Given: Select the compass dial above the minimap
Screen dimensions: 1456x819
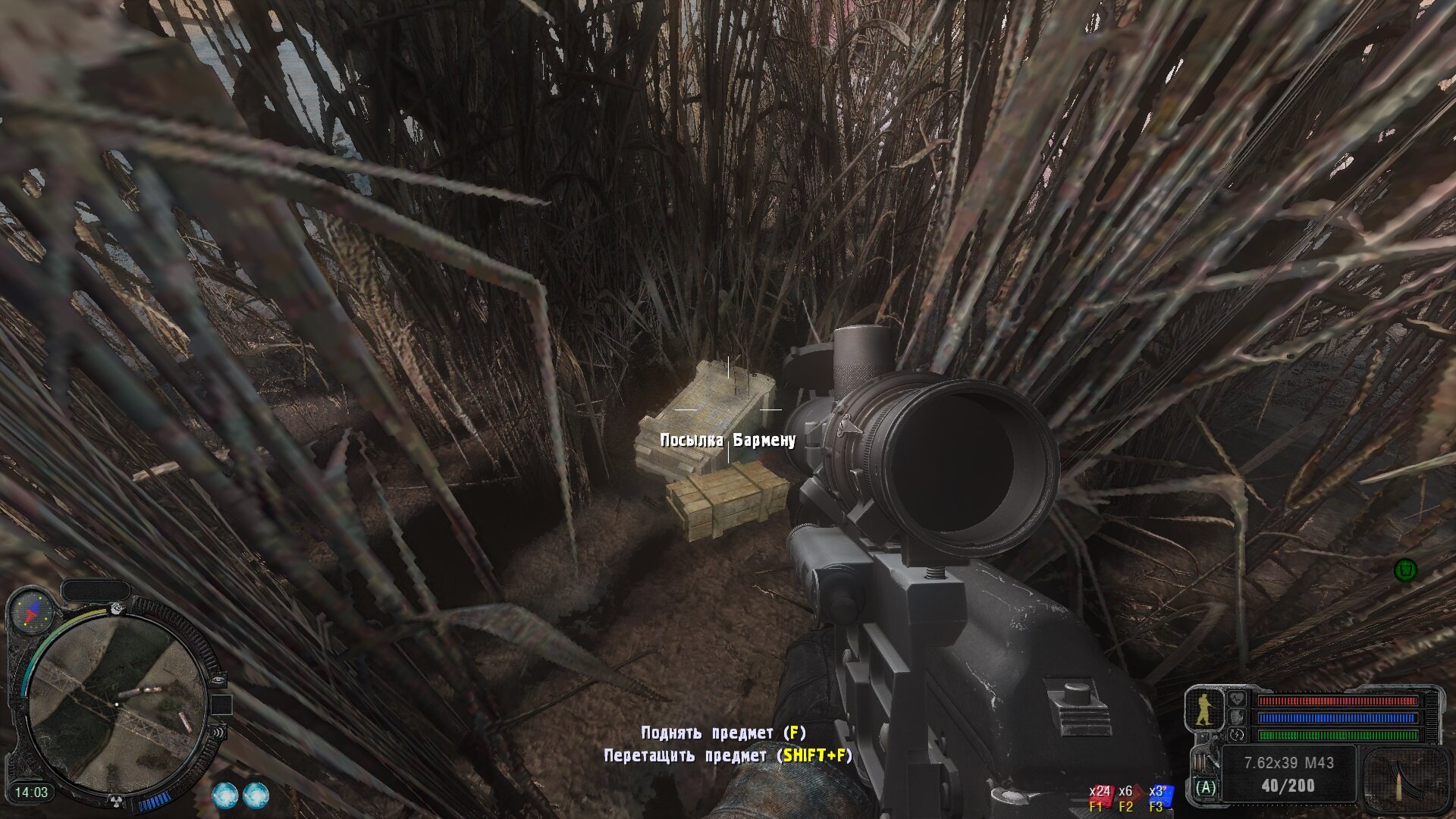Looking at the screenshot, I should click(x=31, y=611).
